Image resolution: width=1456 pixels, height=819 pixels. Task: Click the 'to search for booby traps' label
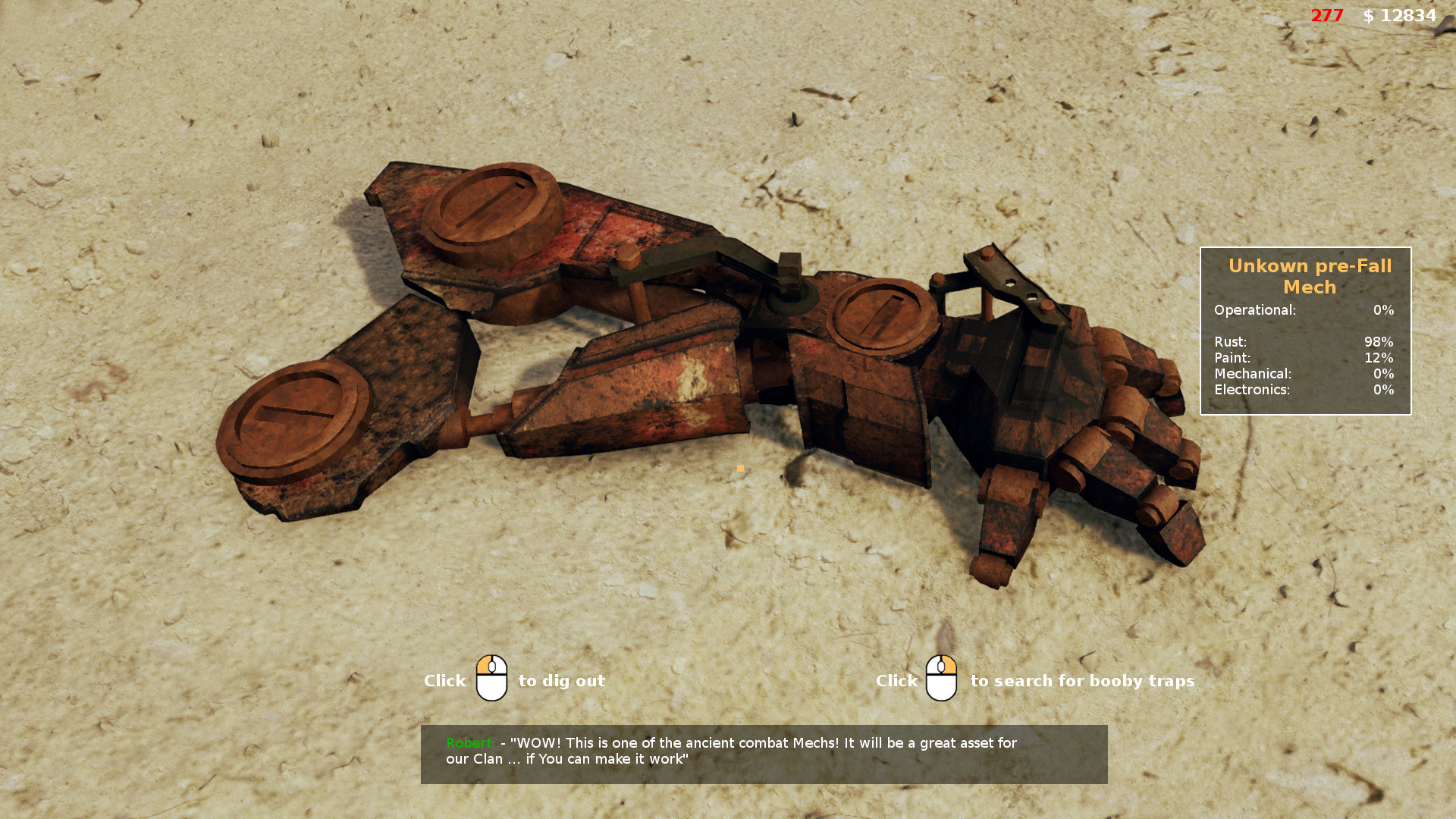[1083, 681]
